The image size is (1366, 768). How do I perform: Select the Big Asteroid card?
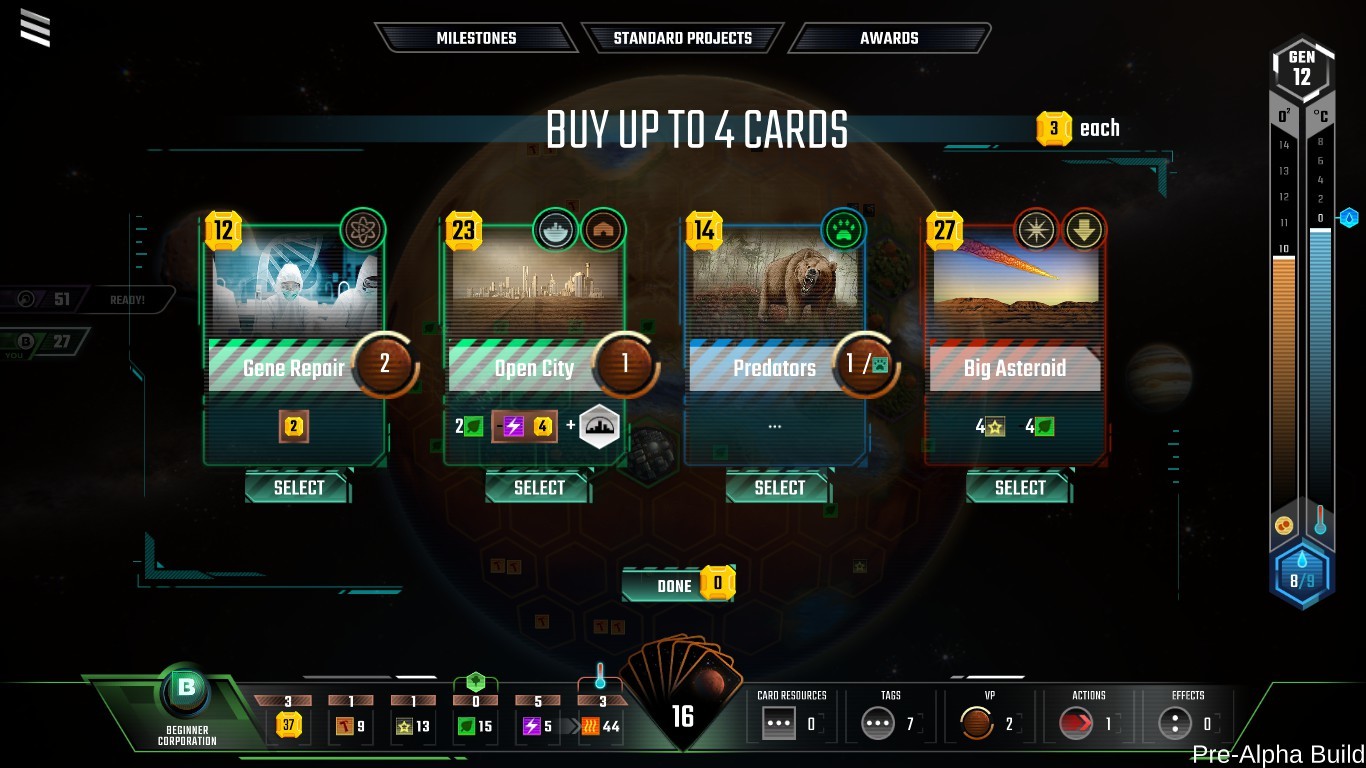click(x=1018, y=488)
